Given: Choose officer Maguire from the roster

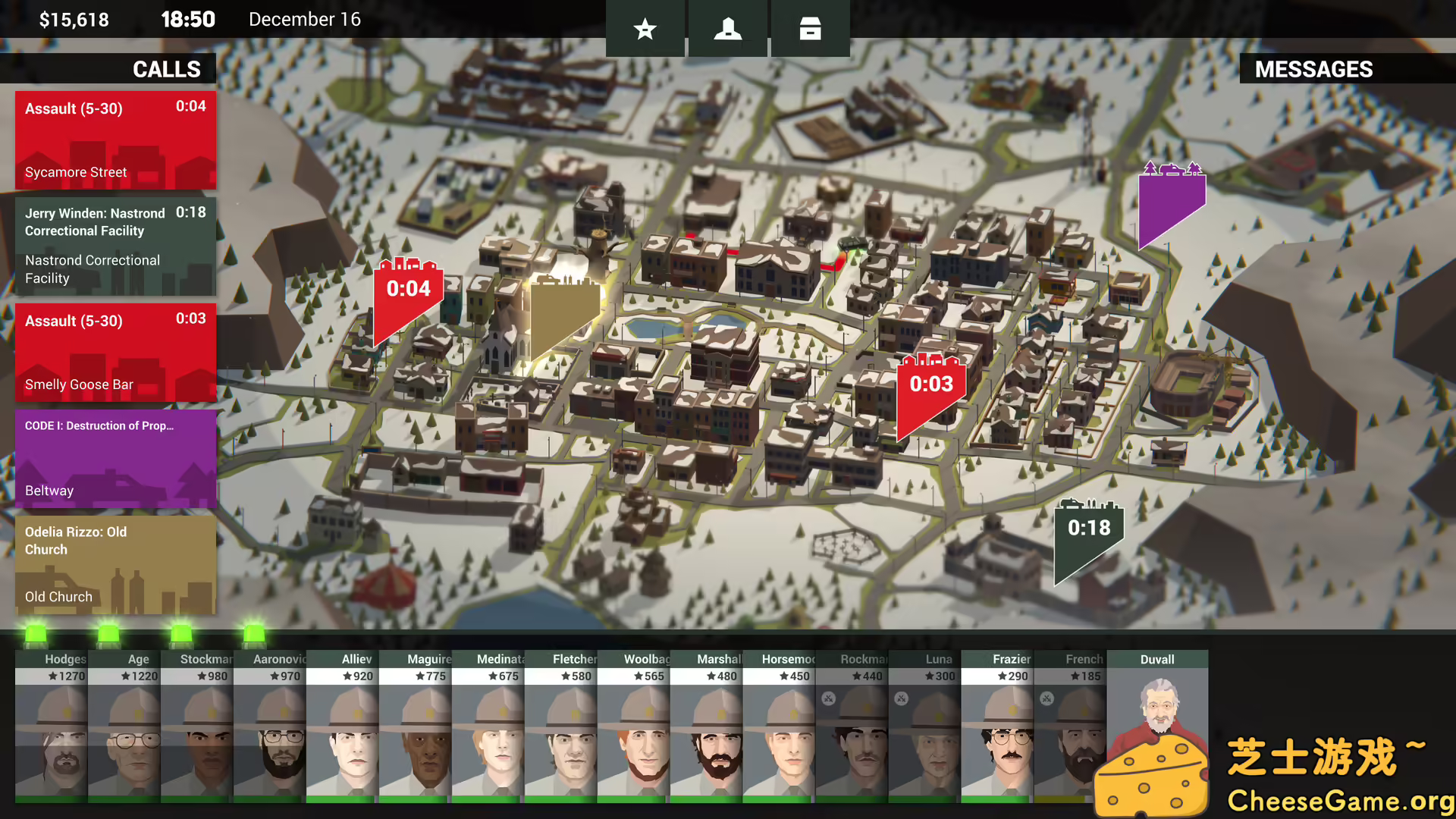Looking at the screenshot, I should [415, 726].
